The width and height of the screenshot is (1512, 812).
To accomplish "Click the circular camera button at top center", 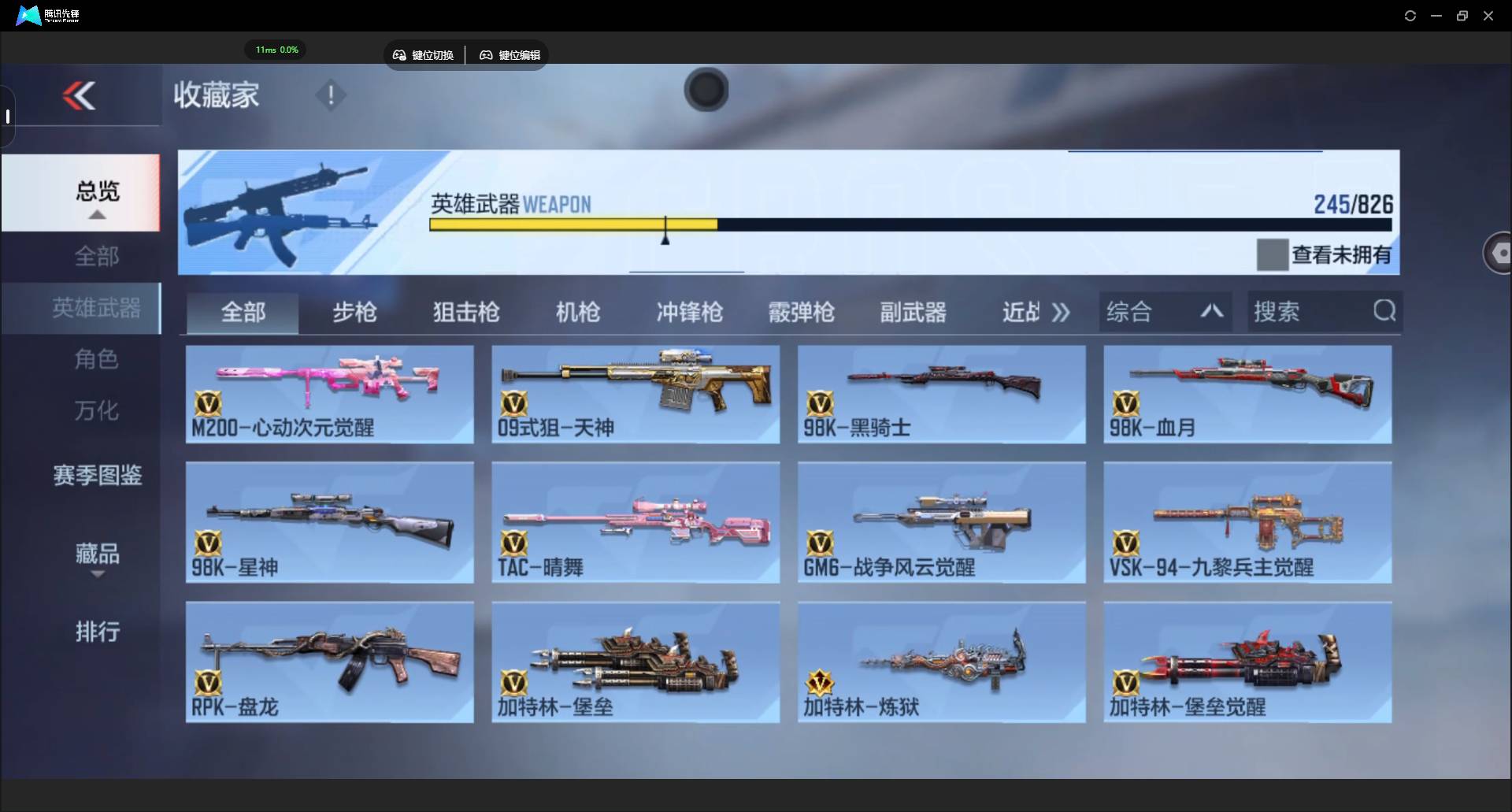I will (x=706, y=90).
